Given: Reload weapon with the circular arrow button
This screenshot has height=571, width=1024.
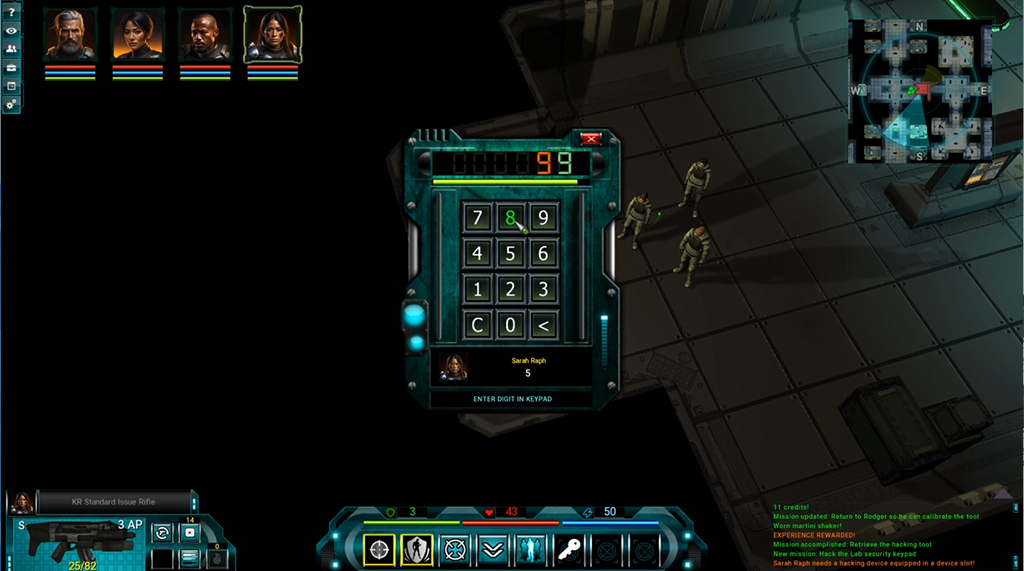Looking at the screenshot, I should [x=161, y=532].
